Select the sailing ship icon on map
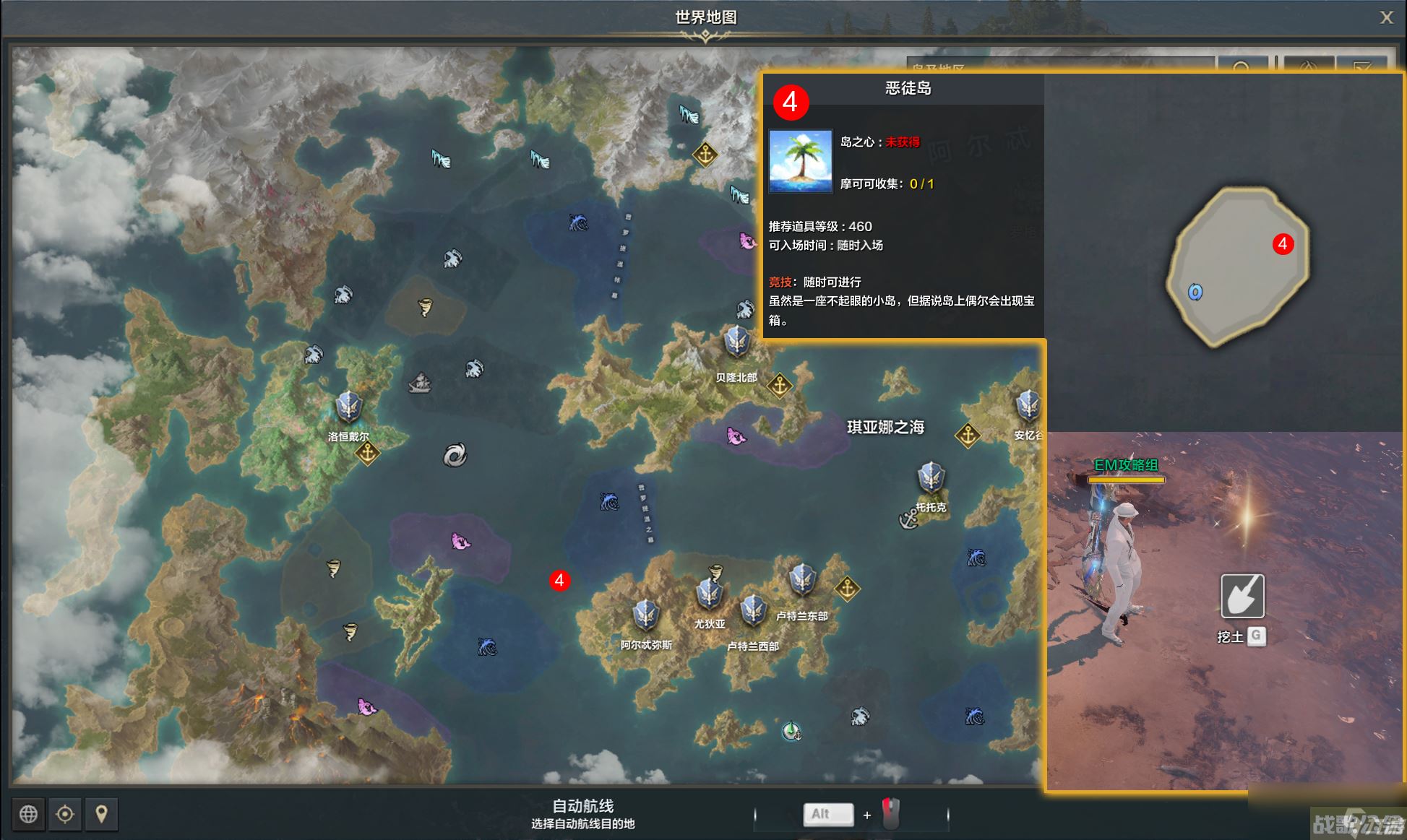1407x840 pixels. tap(420, 383)
